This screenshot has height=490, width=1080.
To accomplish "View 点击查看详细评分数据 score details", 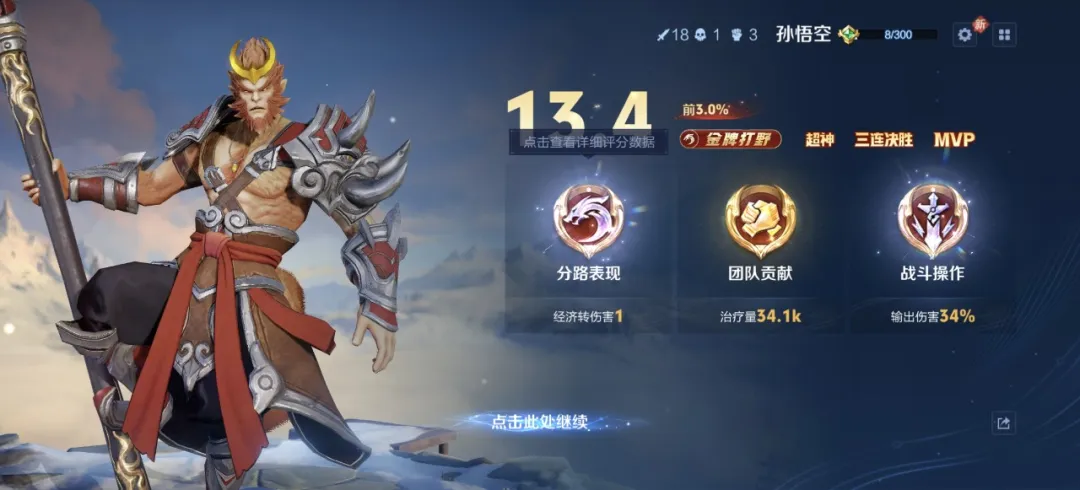I will [x=588, y=142].
